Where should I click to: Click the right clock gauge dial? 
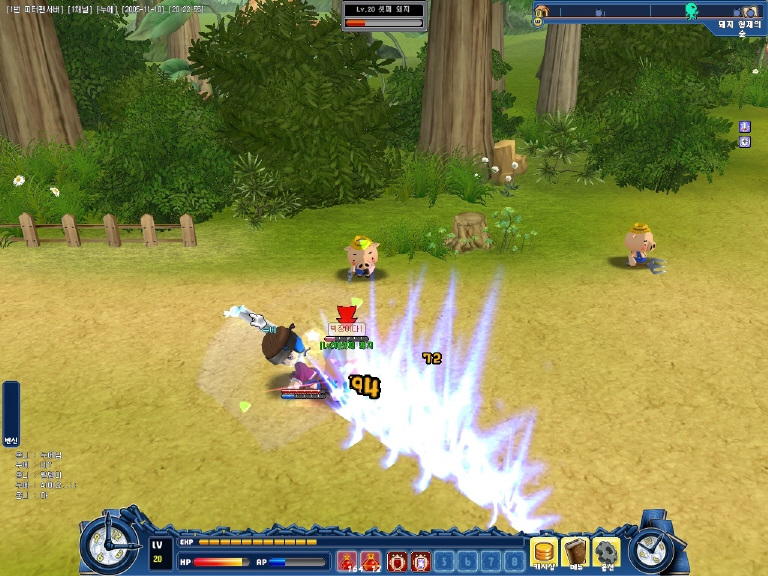(x=653, y=547)
